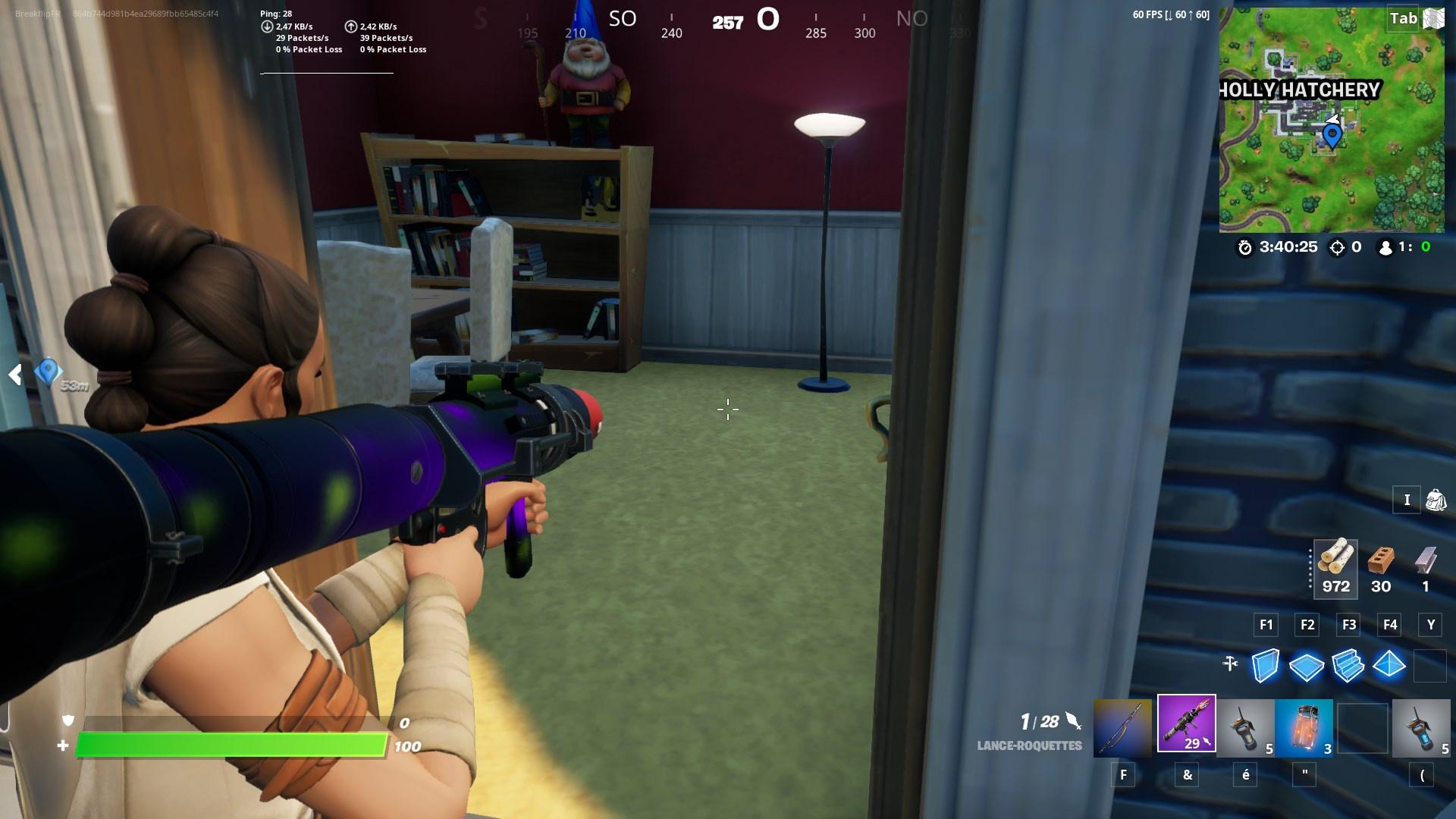
Task: Click the empty hotbar slot
Action: click(1361, 728)
